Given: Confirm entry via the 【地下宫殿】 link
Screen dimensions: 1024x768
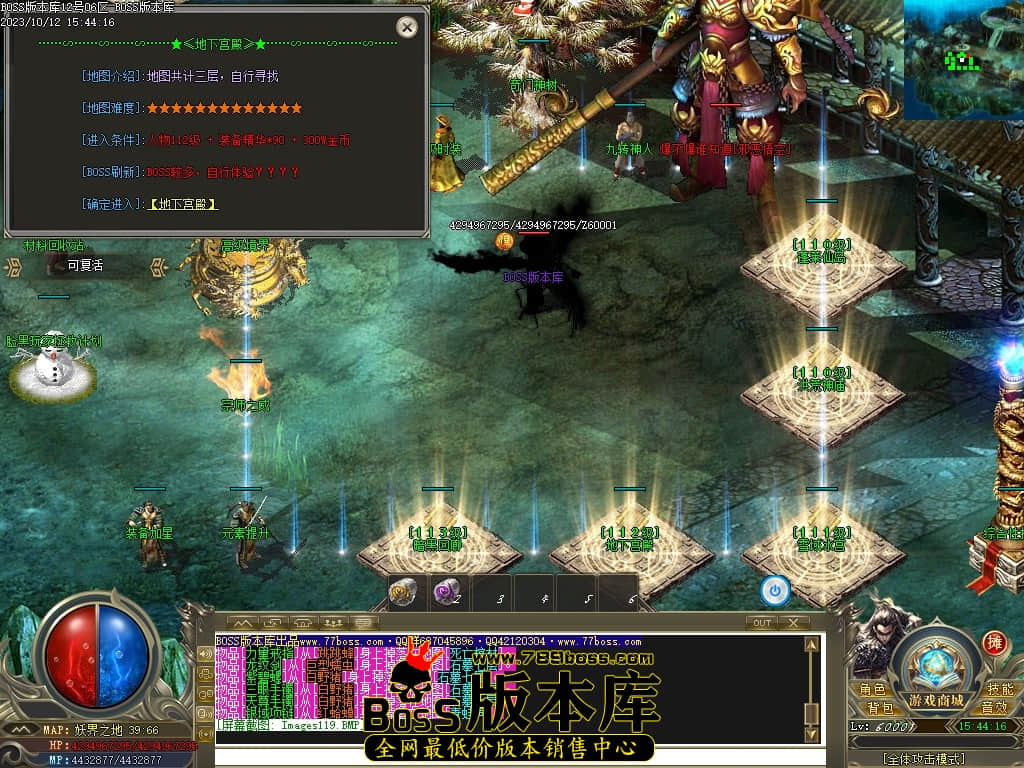Looking at the screenshot, I should tap(183, 204).
